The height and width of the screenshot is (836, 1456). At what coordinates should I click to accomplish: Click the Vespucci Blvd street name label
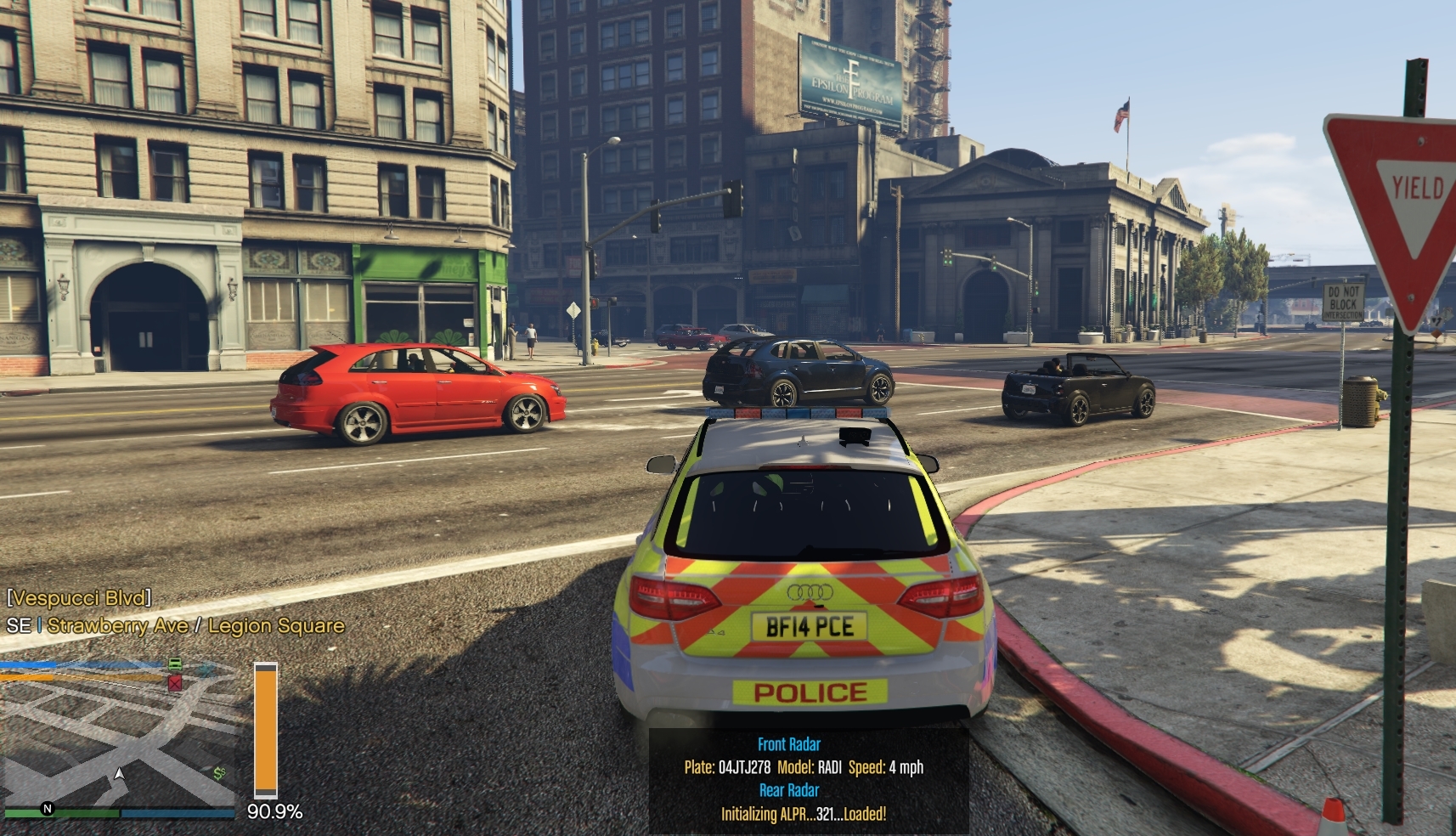(x=79, y=598)
